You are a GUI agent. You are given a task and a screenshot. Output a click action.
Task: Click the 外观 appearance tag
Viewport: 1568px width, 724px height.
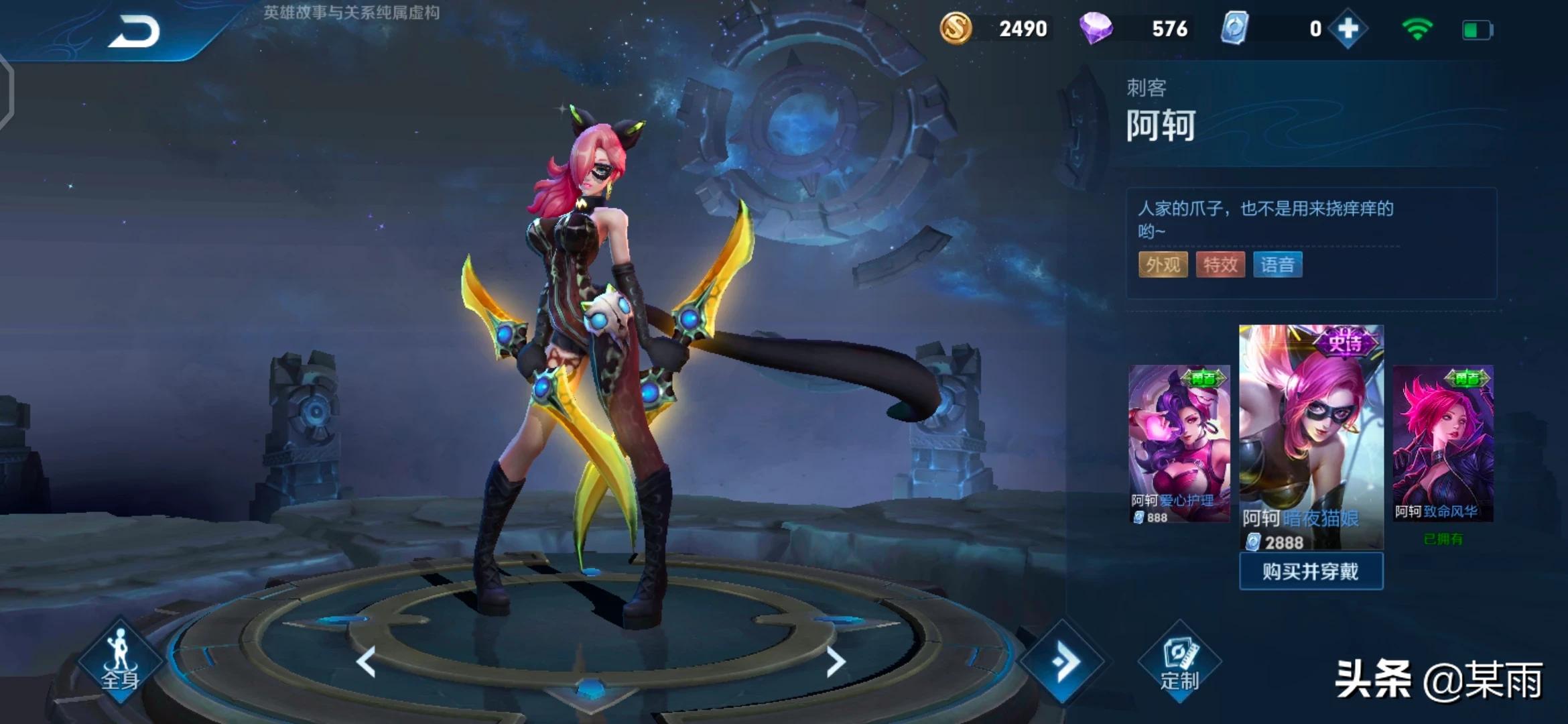click(x=1163, y=265)
